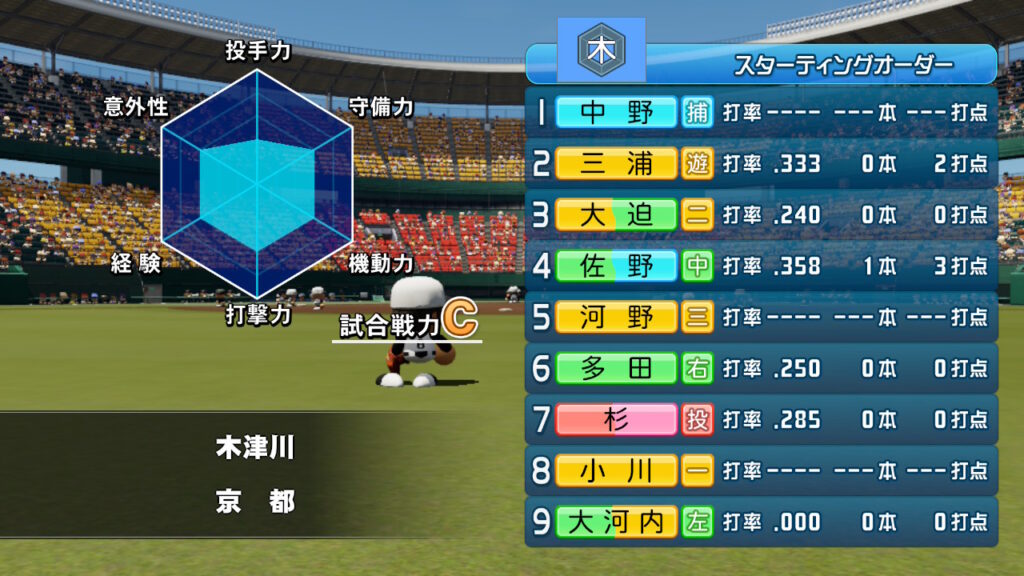Click the hexagonal team ability radar chart
Viewport: 1024px width, 576px height.
(257, 184)
